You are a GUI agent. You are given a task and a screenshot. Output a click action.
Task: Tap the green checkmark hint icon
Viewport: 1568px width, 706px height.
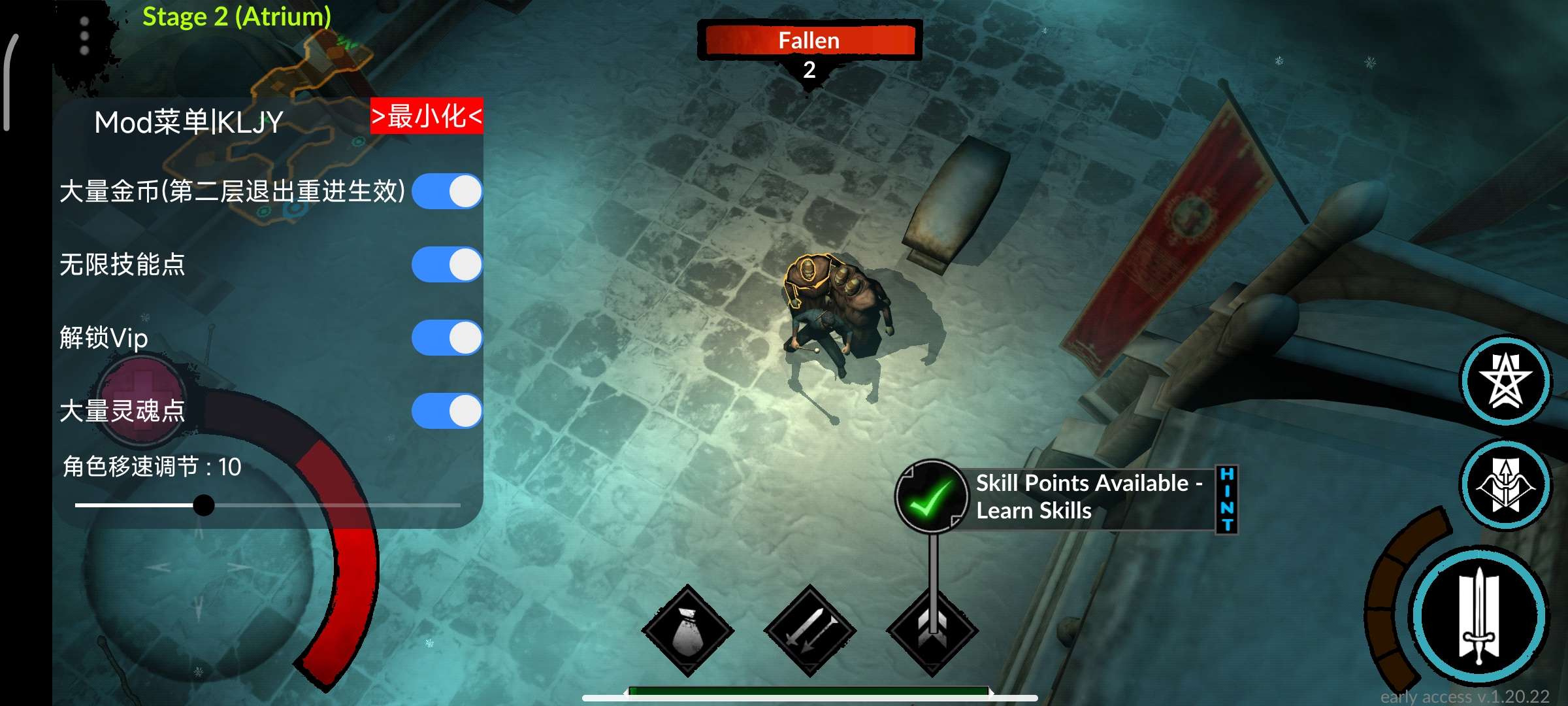coord(930,497)
